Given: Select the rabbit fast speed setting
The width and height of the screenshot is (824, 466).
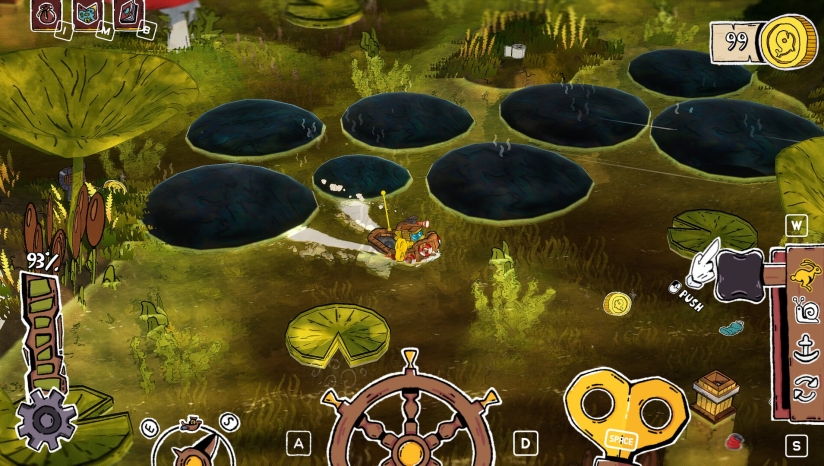Looking at the screenshot, I should [805, 272].
